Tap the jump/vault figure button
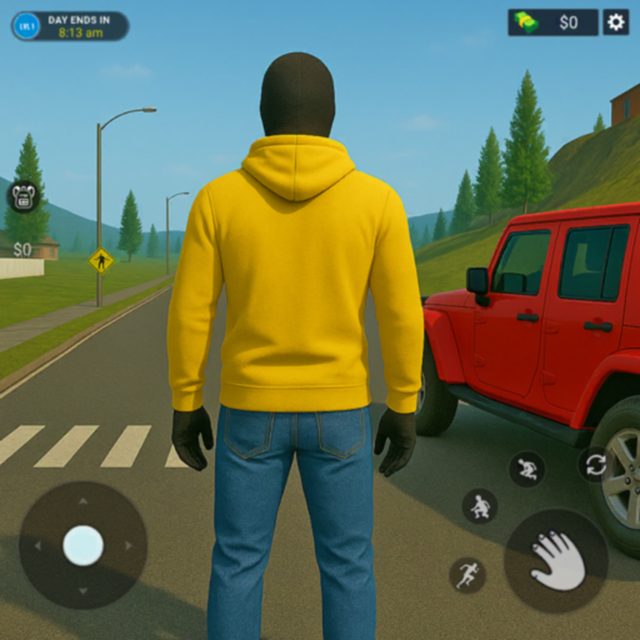This screenshot has height=640, width=640. 526,468
